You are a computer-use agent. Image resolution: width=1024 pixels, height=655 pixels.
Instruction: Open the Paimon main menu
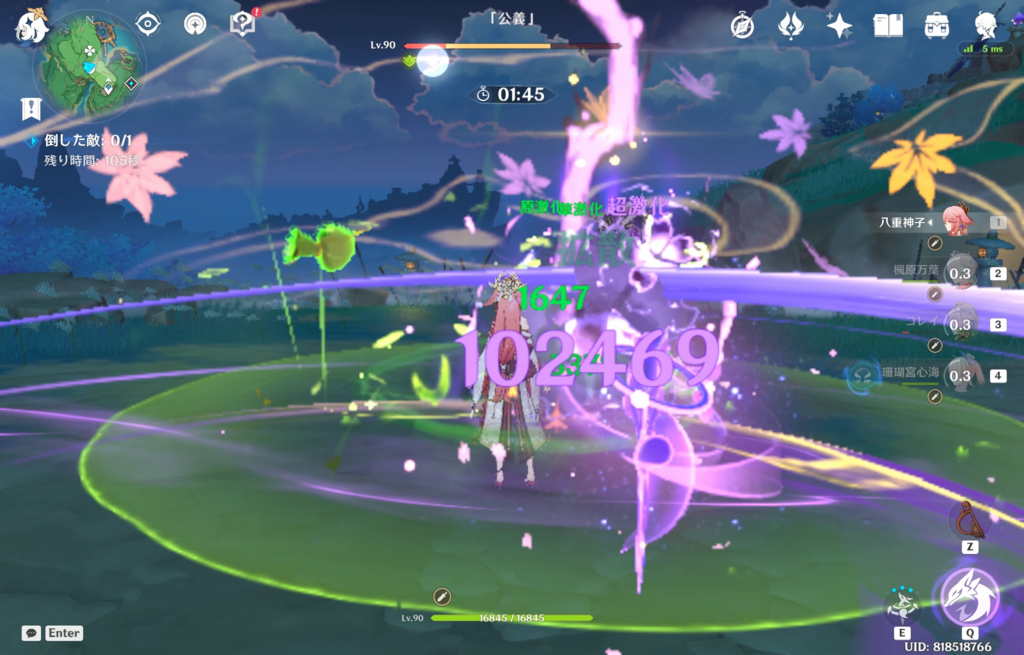pyautogui.click(x=30, y=24)
